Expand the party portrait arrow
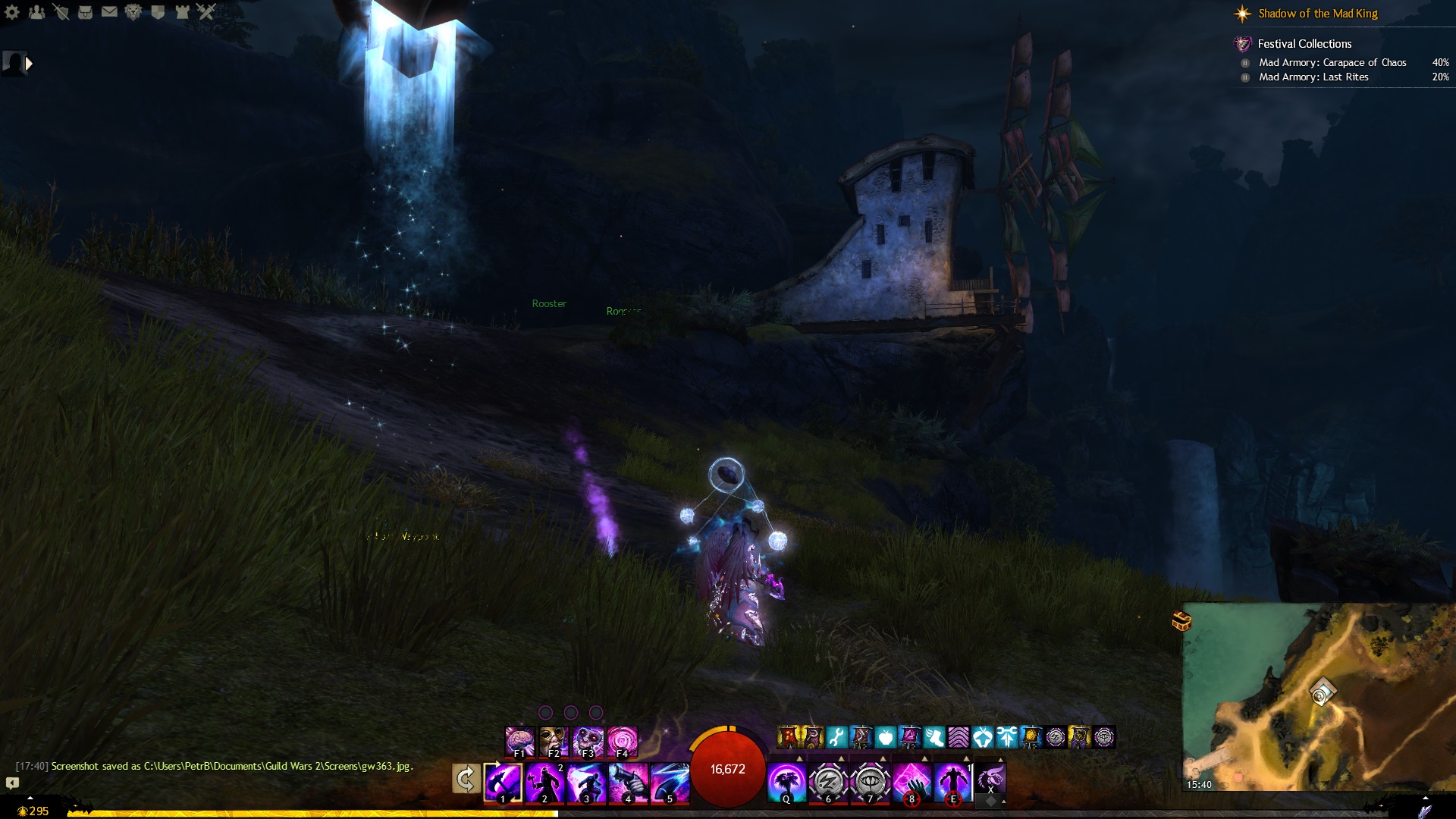 (x=29, y=64)
